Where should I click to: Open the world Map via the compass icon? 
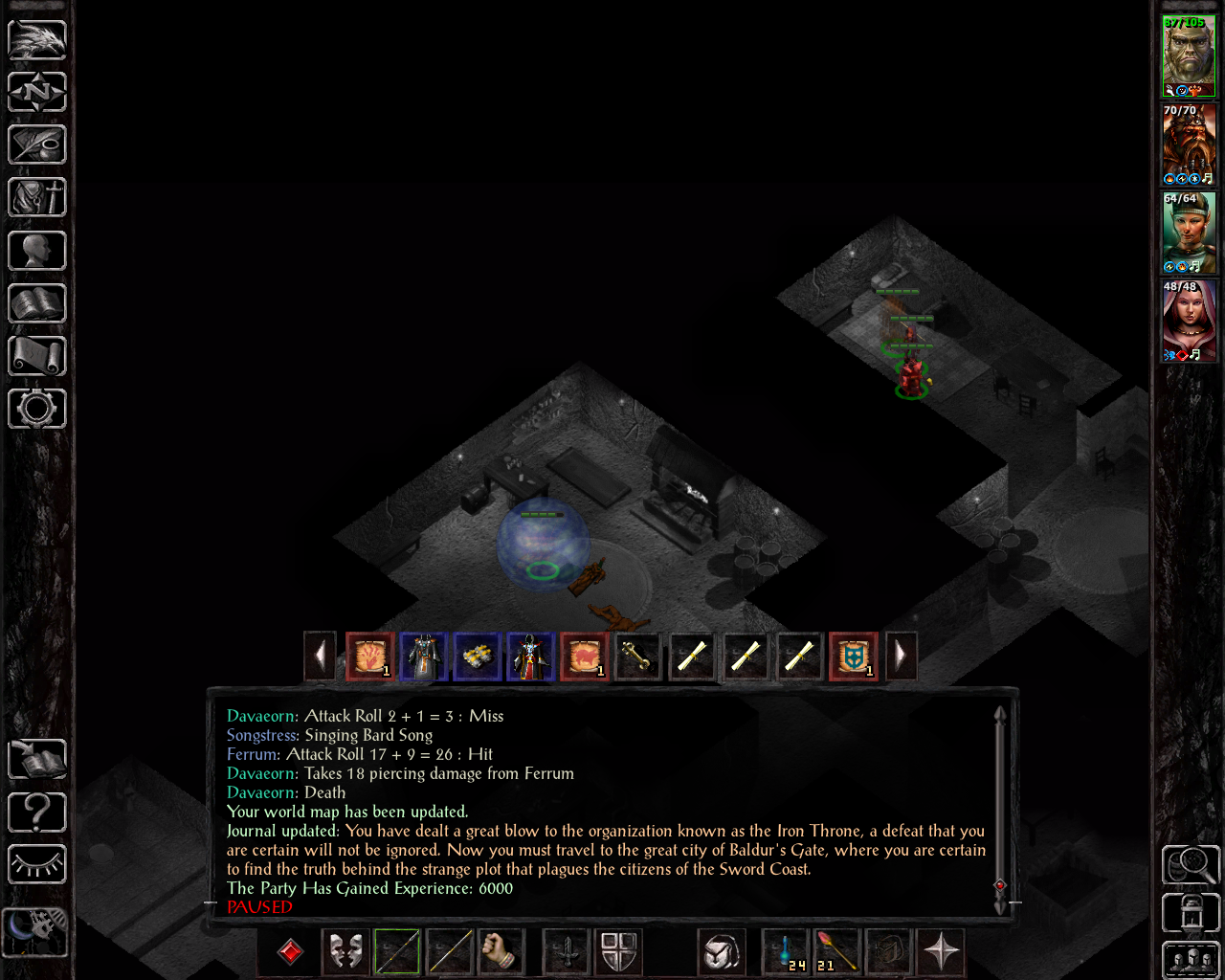(x=36, y=92)
